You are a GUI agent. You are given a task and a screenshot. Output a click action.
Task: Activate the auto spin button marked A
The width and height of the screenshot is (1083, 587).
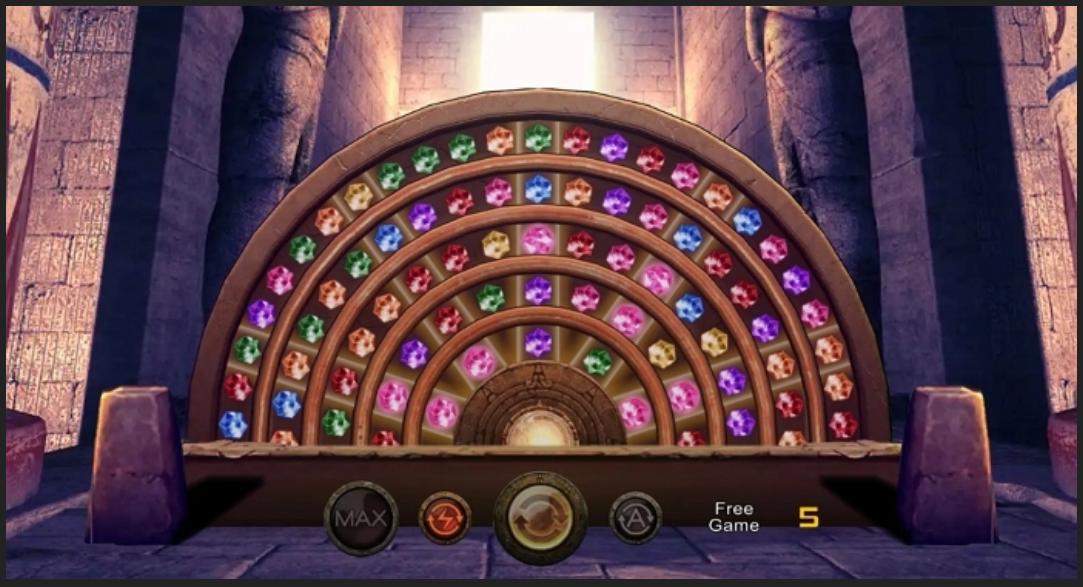point(635,518)
